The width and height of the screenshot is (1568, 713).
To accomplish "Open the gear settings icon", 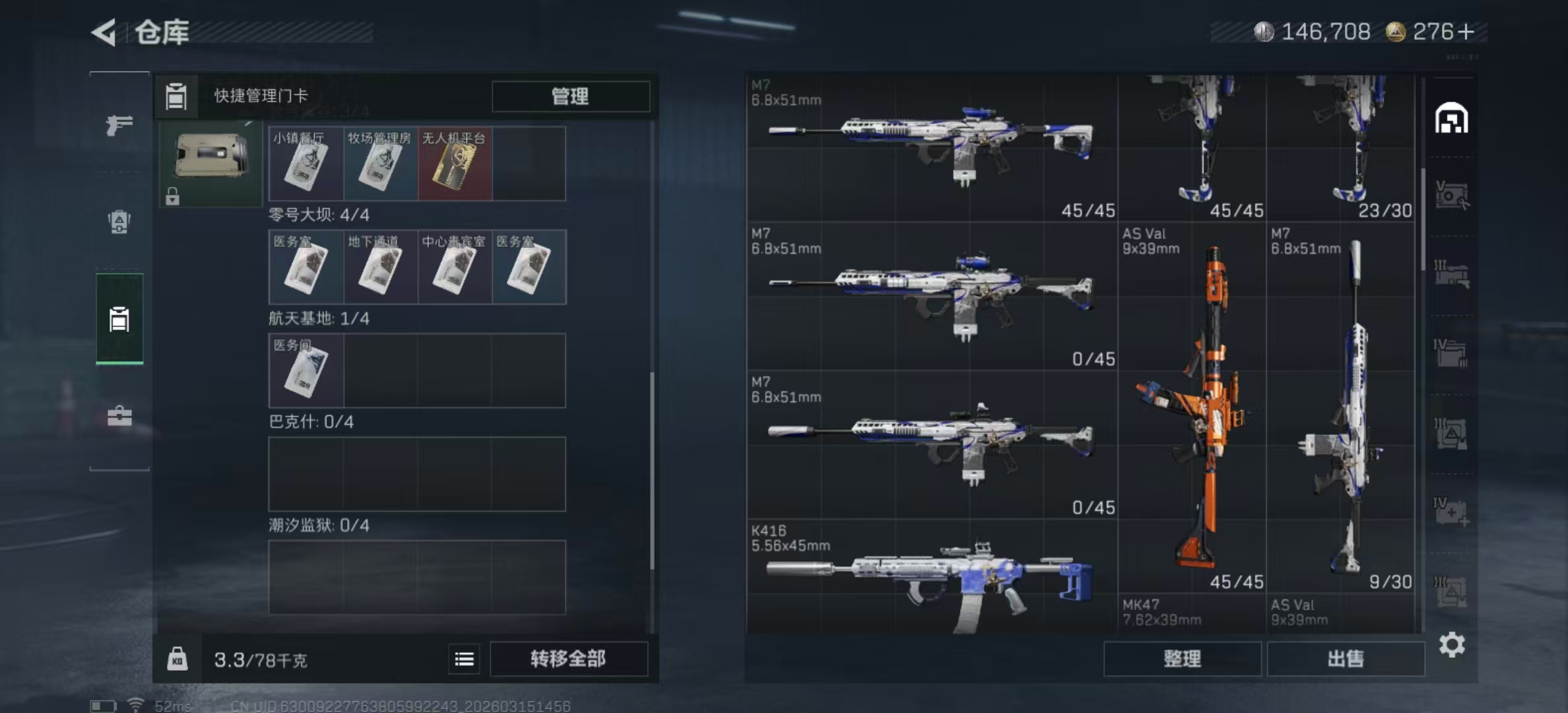I will click(1452, 644).
